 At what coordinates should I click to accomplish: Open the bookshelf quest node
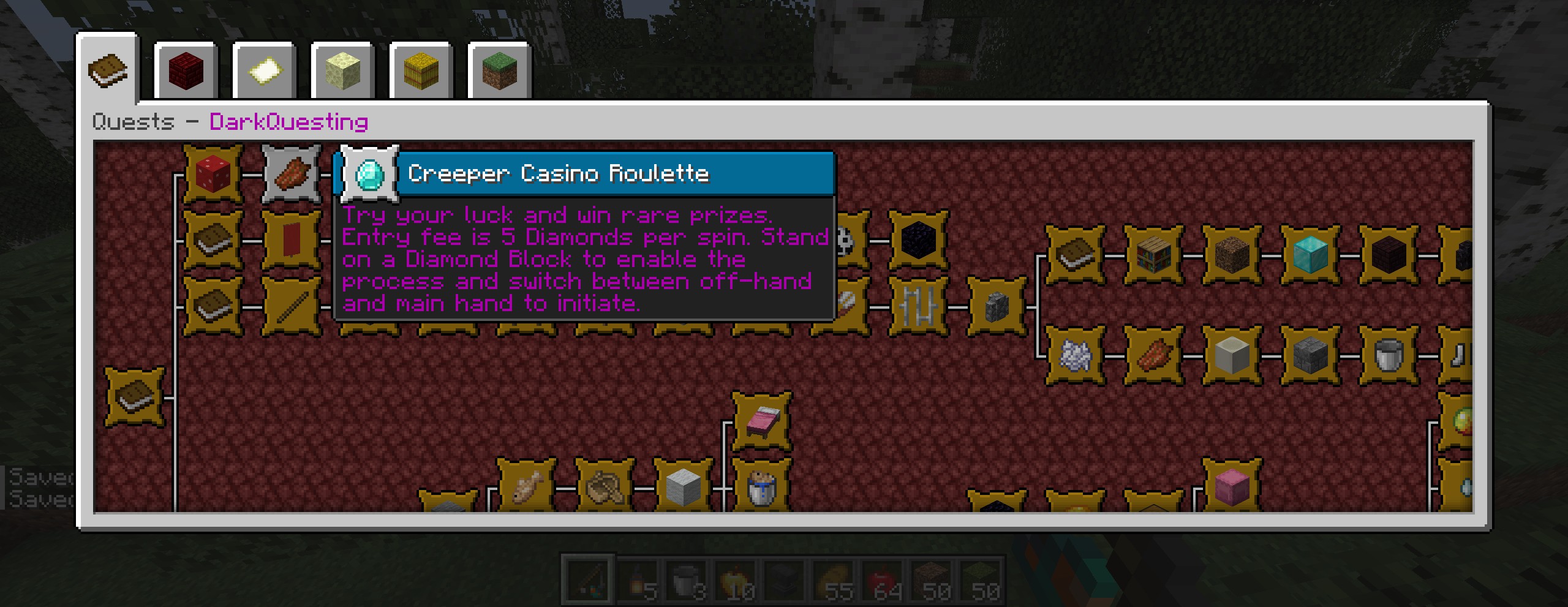1153,255
